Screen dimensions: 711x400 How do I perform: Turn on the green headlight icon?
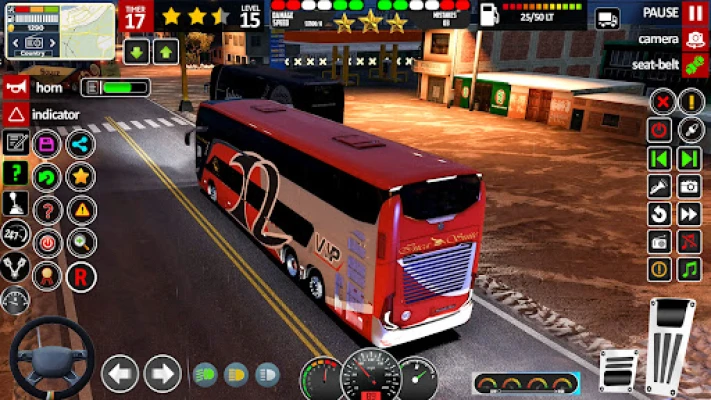(204, 375)
